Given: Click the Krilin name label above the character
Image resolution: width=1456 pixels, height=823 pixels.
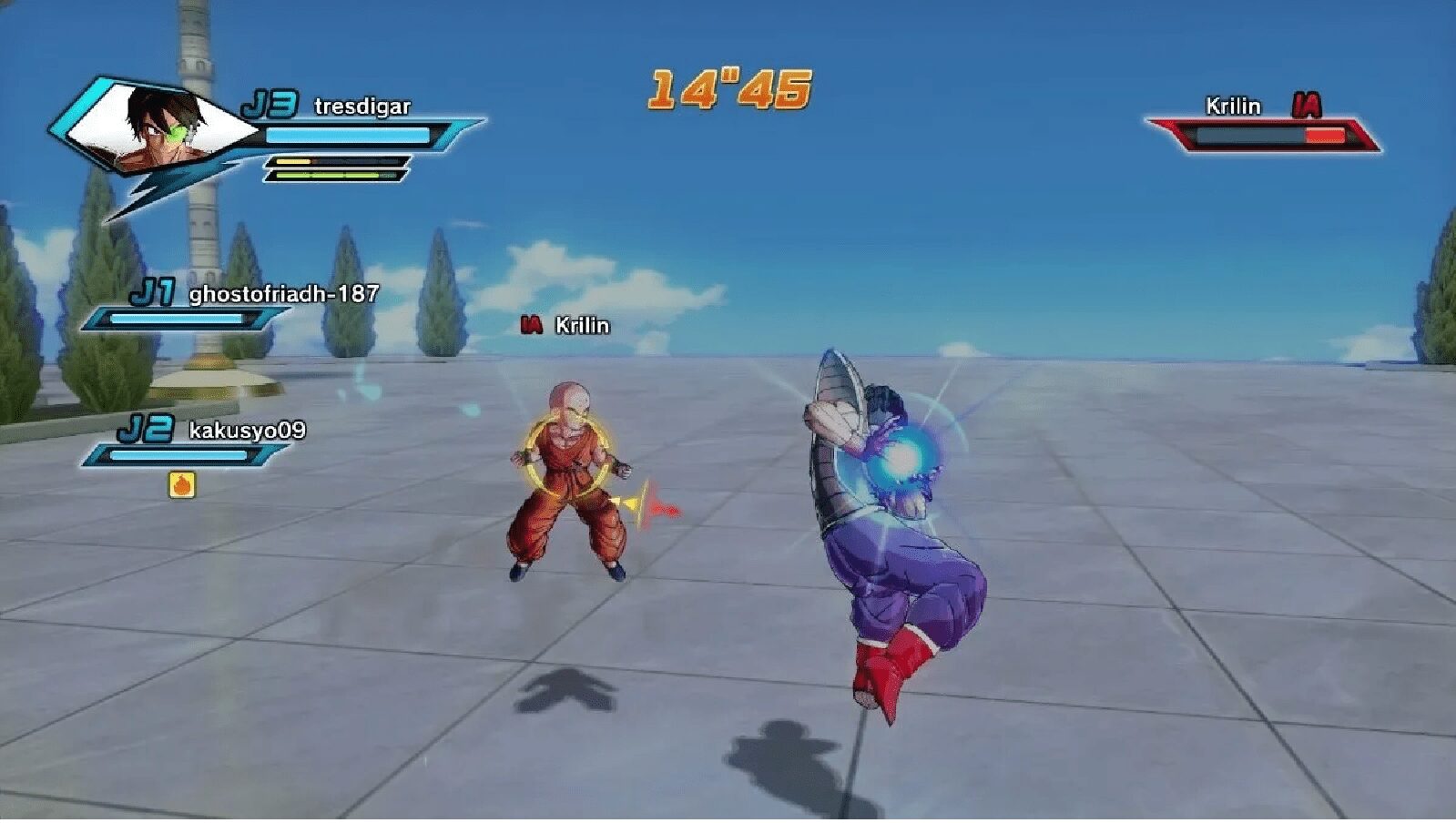Looking at the screenshot, I should pos(581,327).
